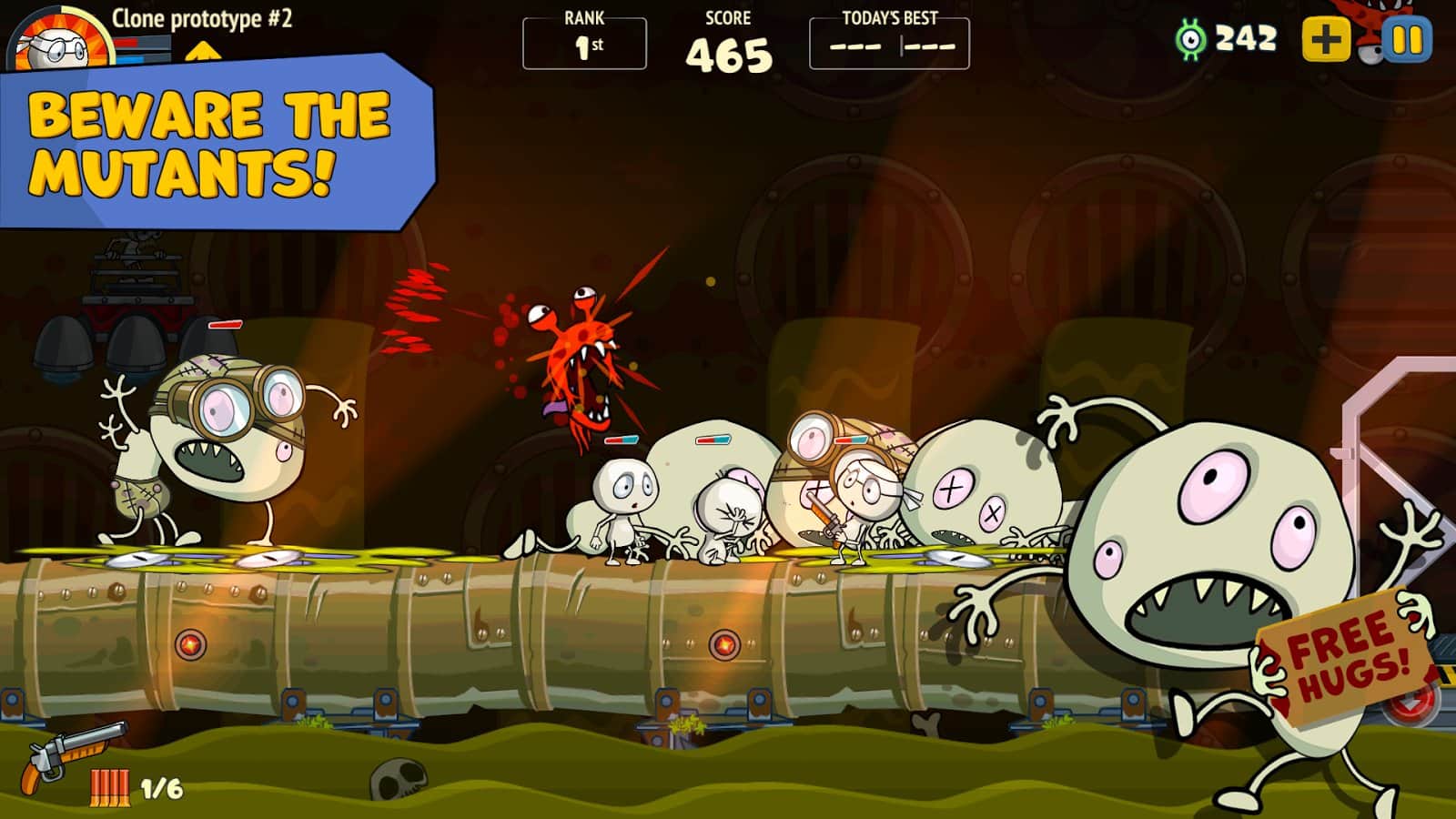The width and height of the screenshot is (1456, 819).
Task: Pause the game with the blue button
Action: point(1407,40)
